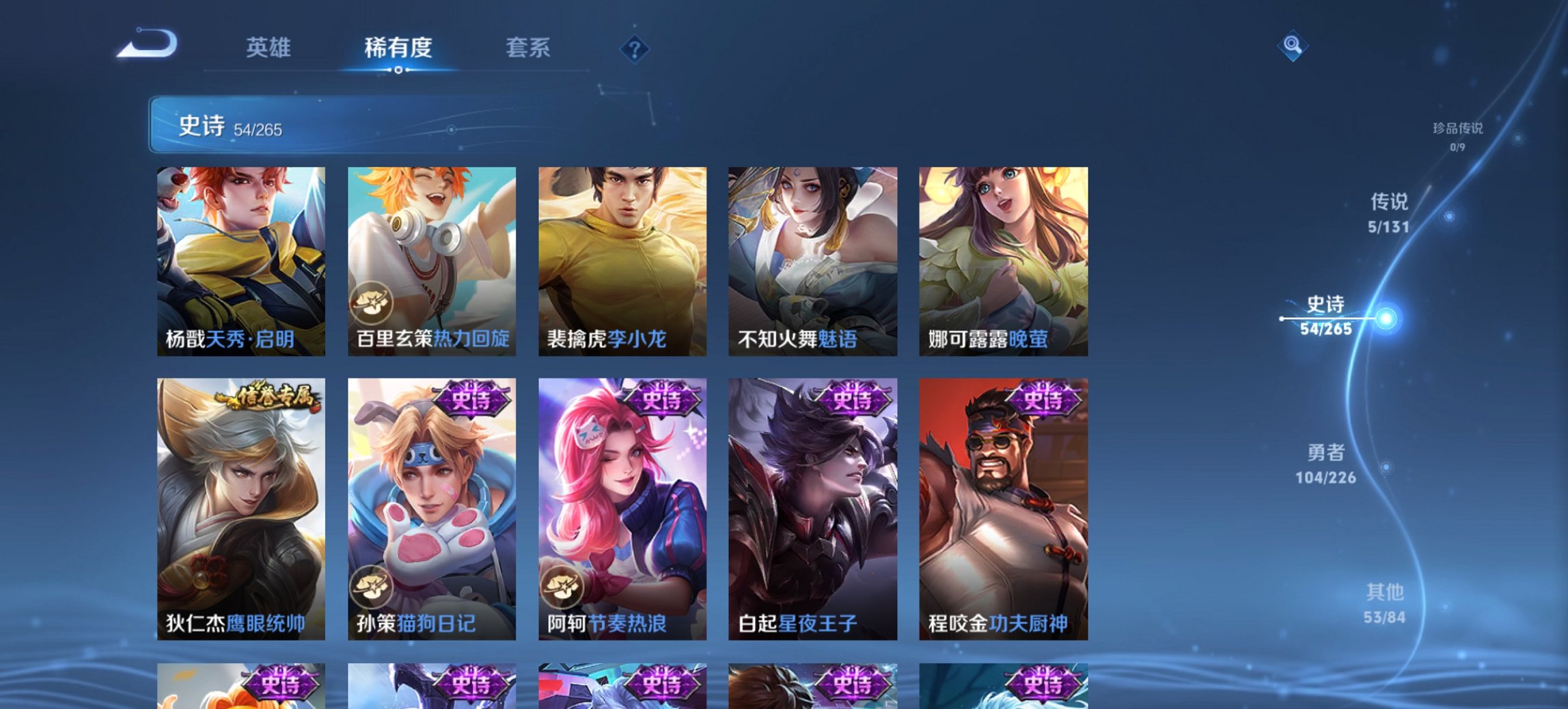Open the help question mark icon

[635, 50]
